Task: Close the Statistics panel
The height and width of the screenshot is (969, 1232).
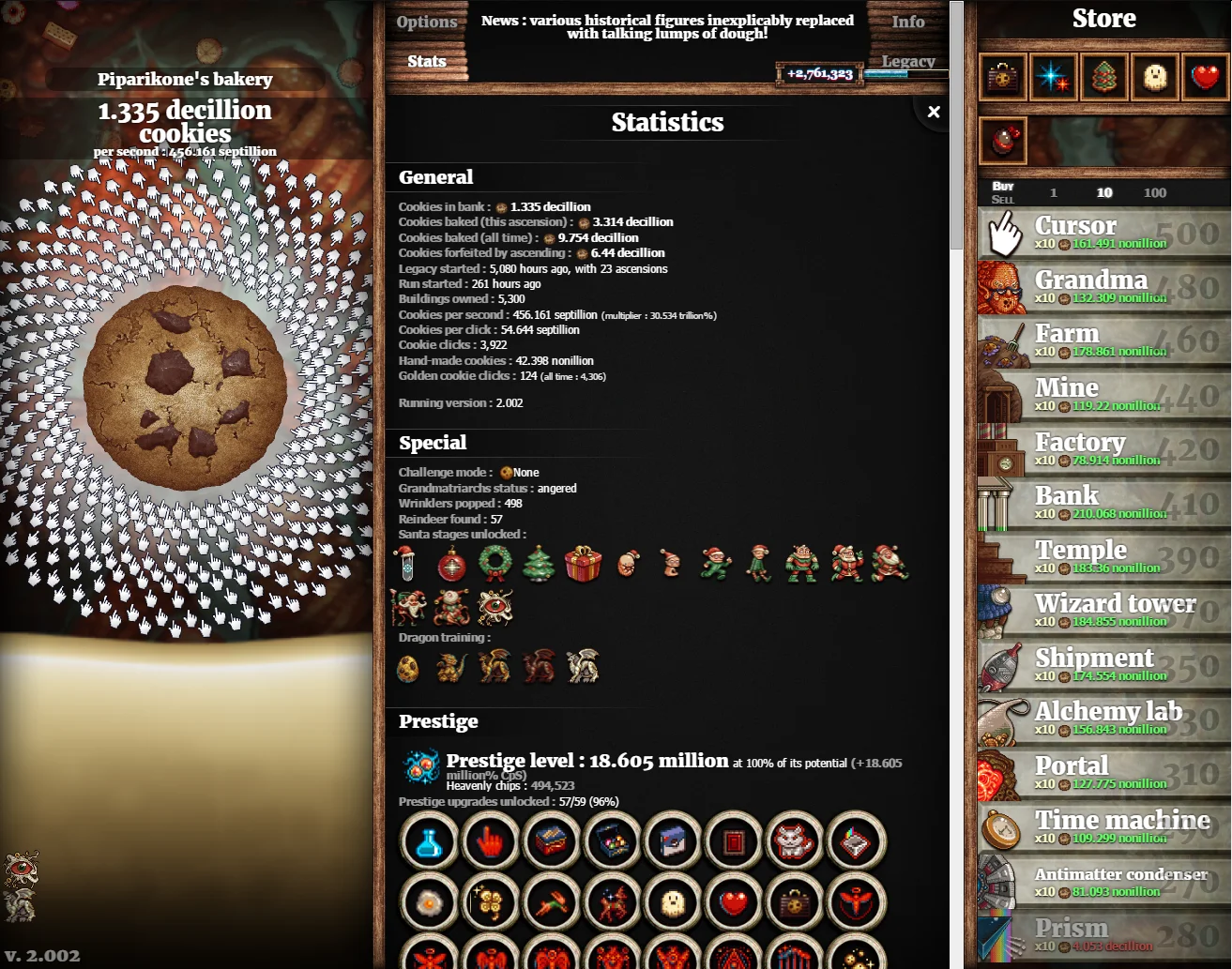Action: click(934, 112)
